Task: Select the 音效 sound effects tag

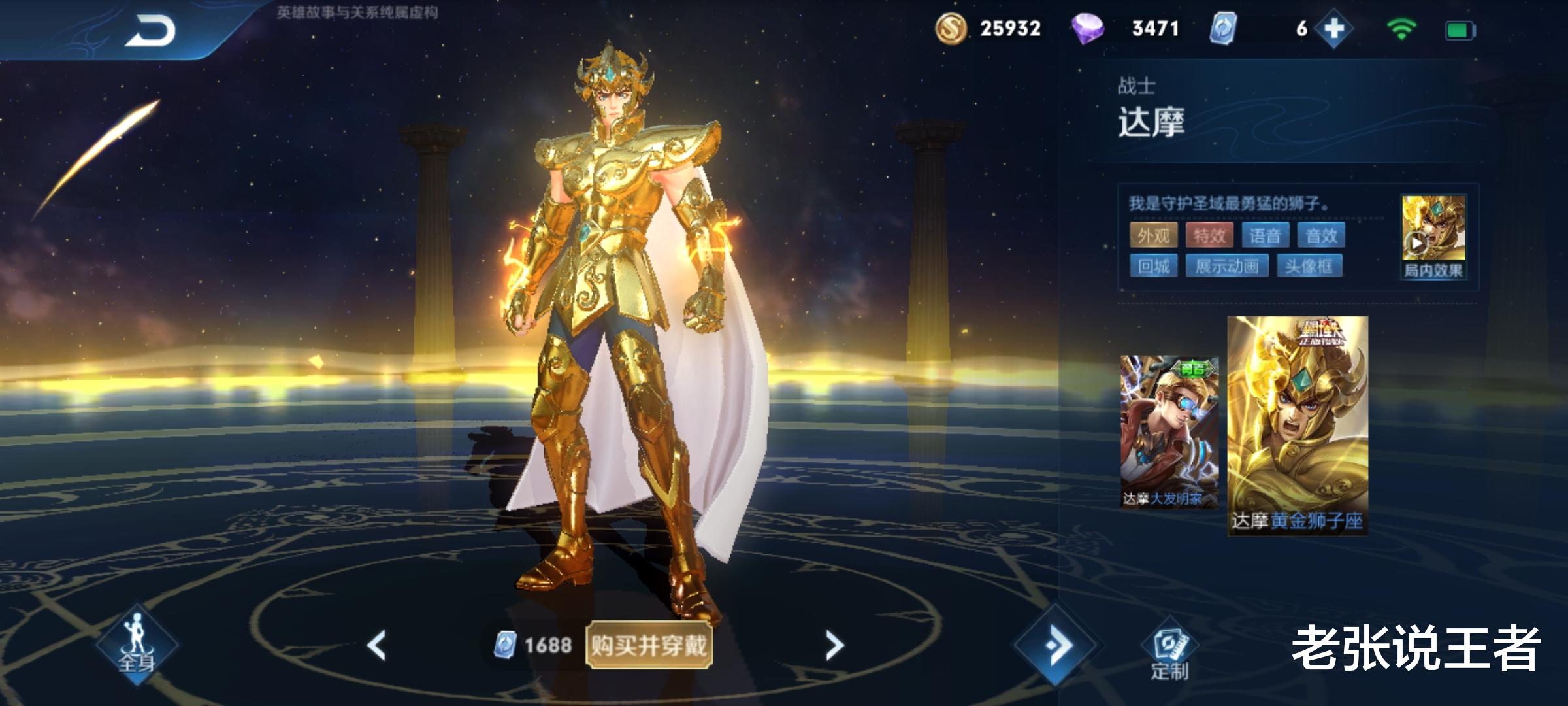Action: [1321, 235]
